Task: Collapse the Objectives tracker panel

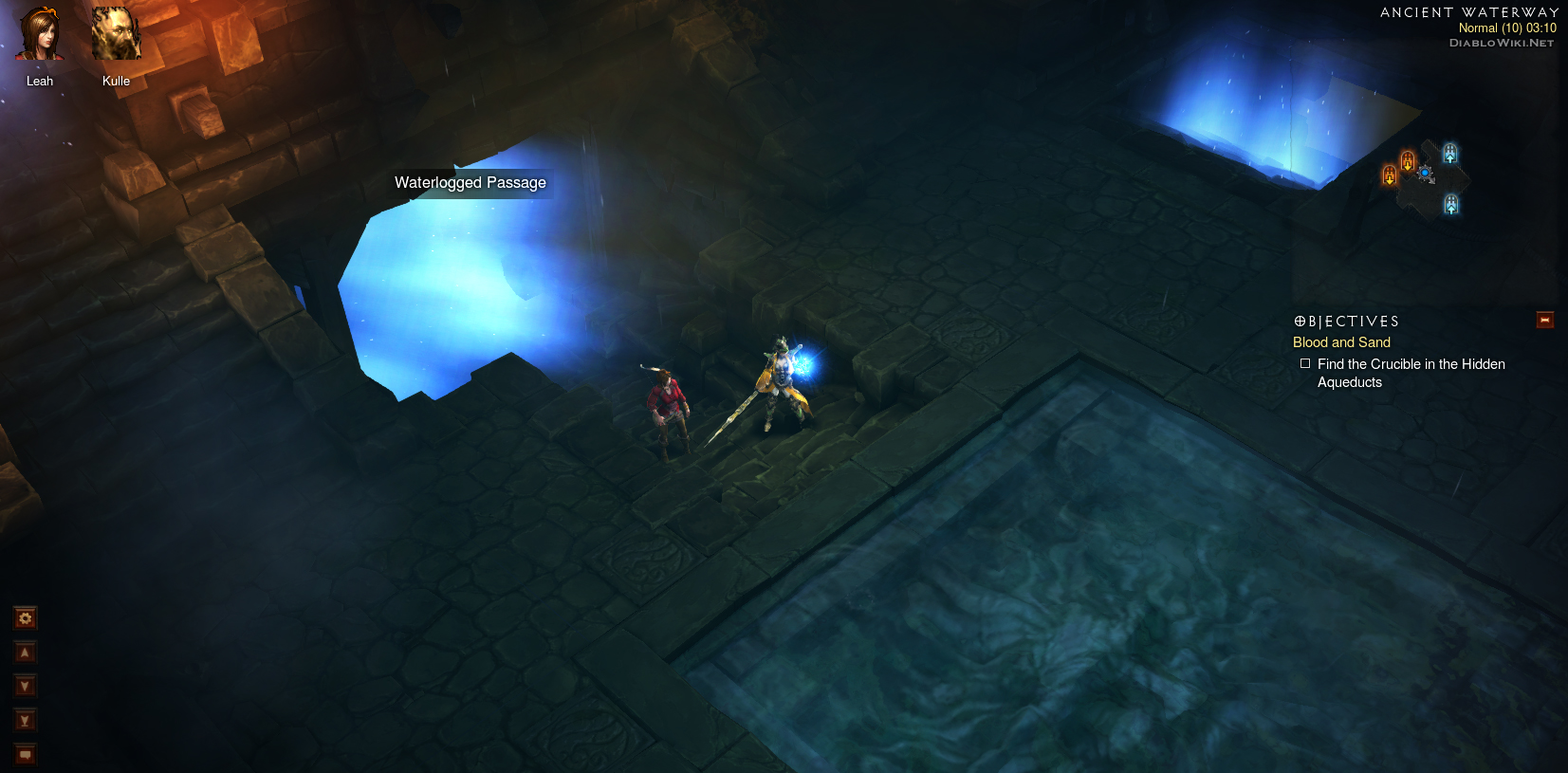Action: pos(1544,321)
